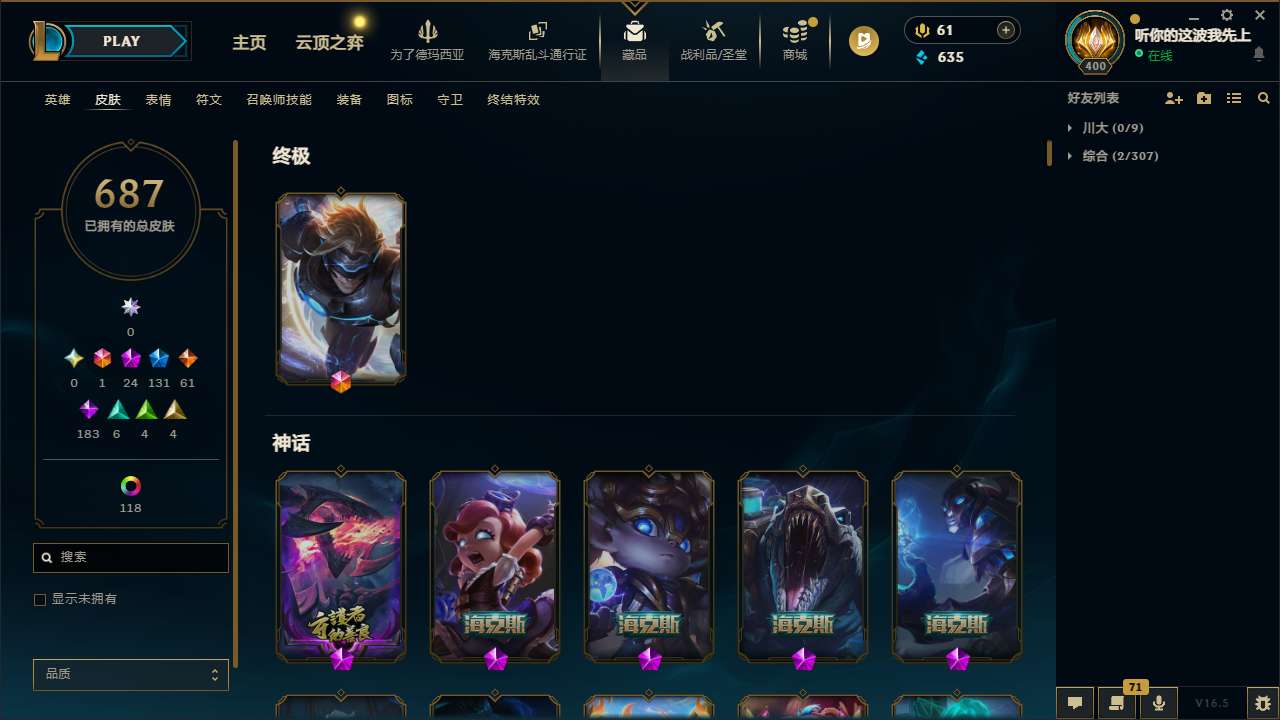
Task: Open the 商城 store icon
Action: coord(795,33)
